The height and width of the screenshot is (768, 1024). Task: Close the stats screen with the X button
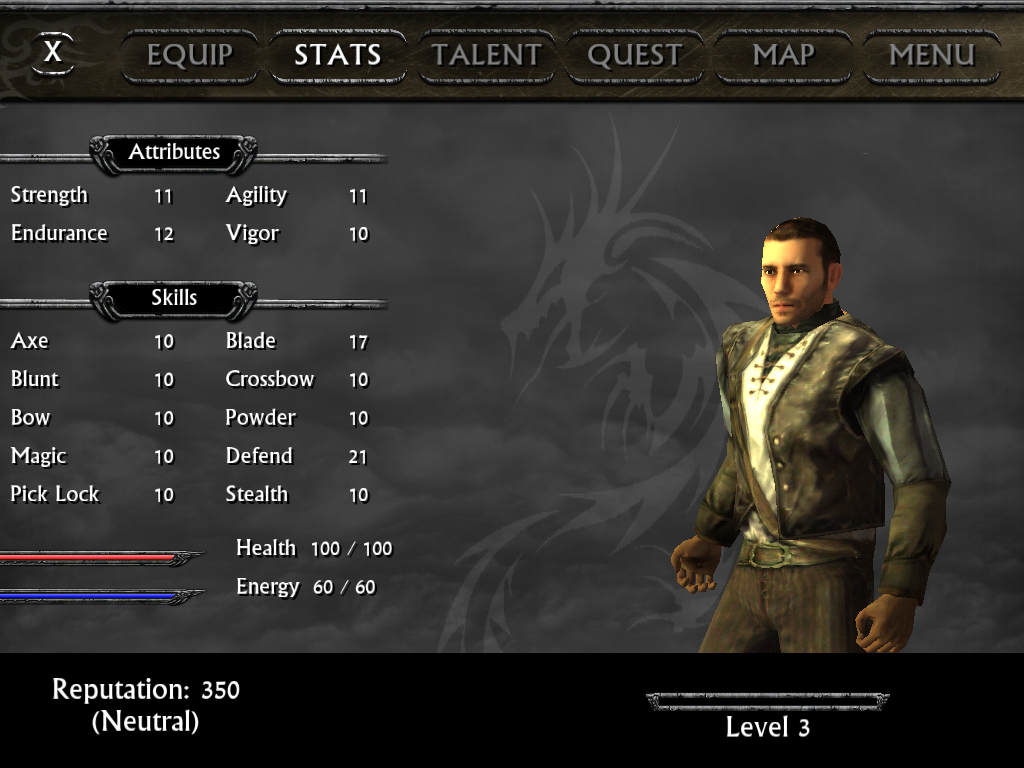(53, 52)
